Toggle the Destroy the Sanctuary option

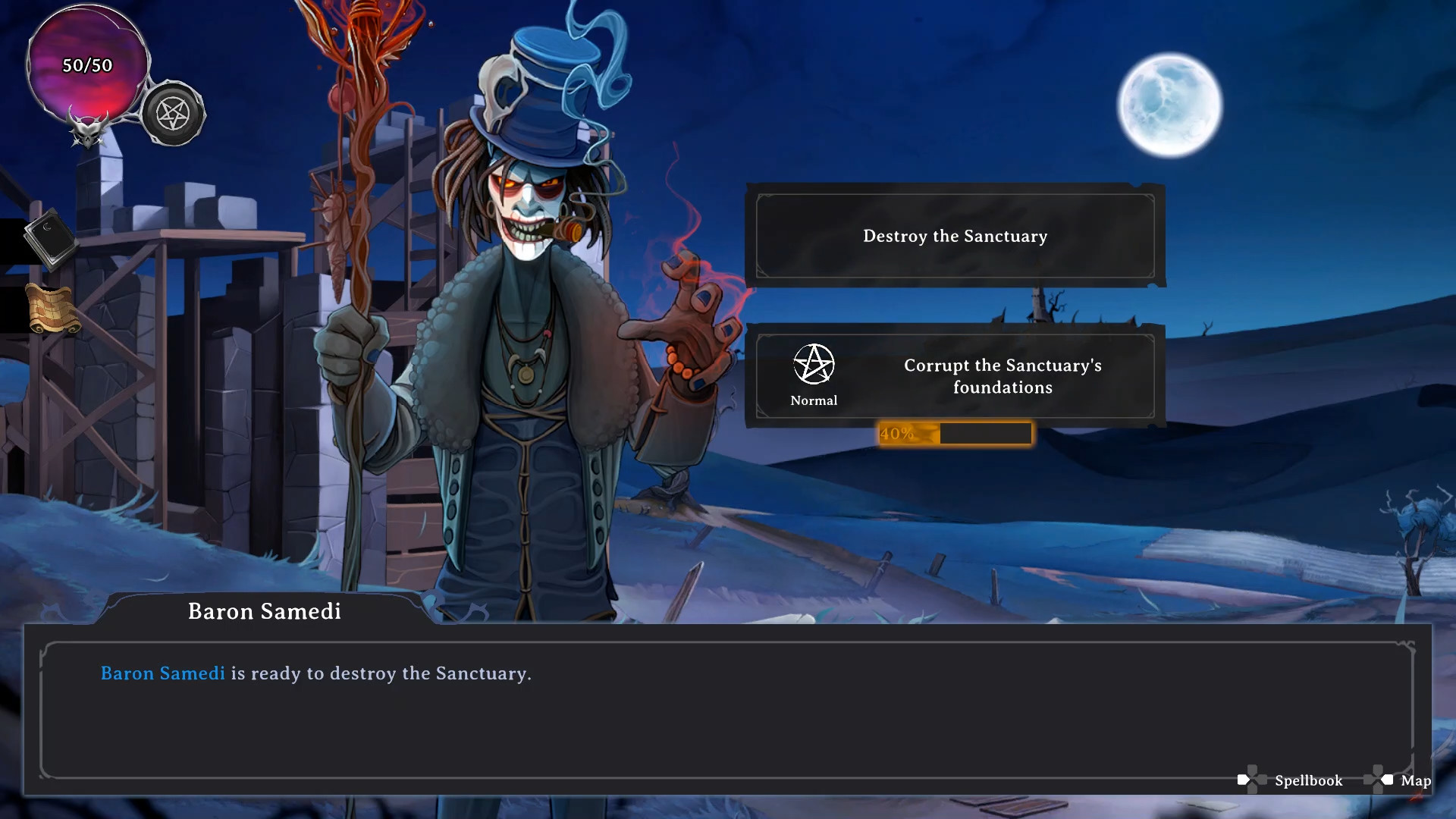955,236
